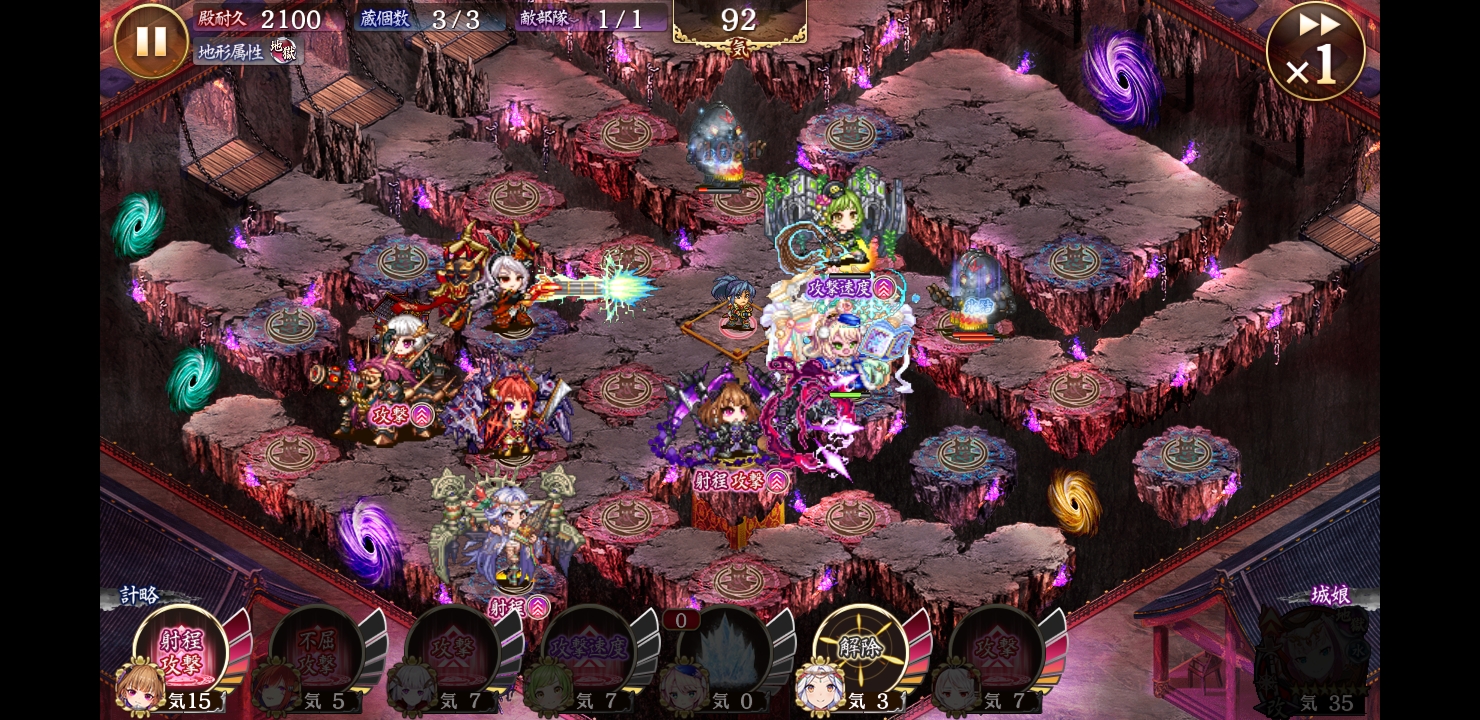The image size is (1480, 720).
Task: Activate the 射程攻撃 stratagem costing 15
Action: (180, 652)
